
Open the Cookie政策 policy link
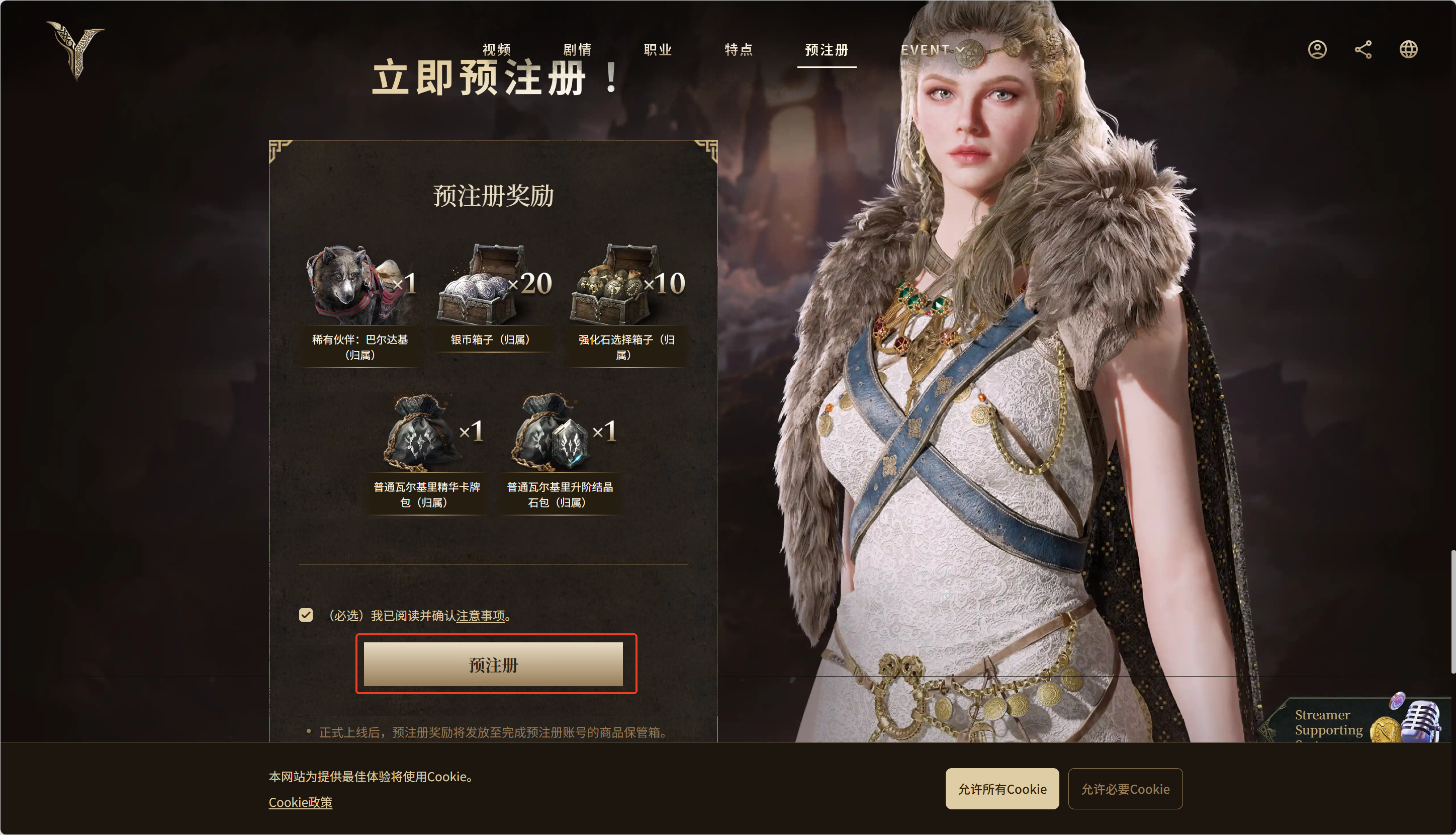pyautogui.click(x=300, y=802)
